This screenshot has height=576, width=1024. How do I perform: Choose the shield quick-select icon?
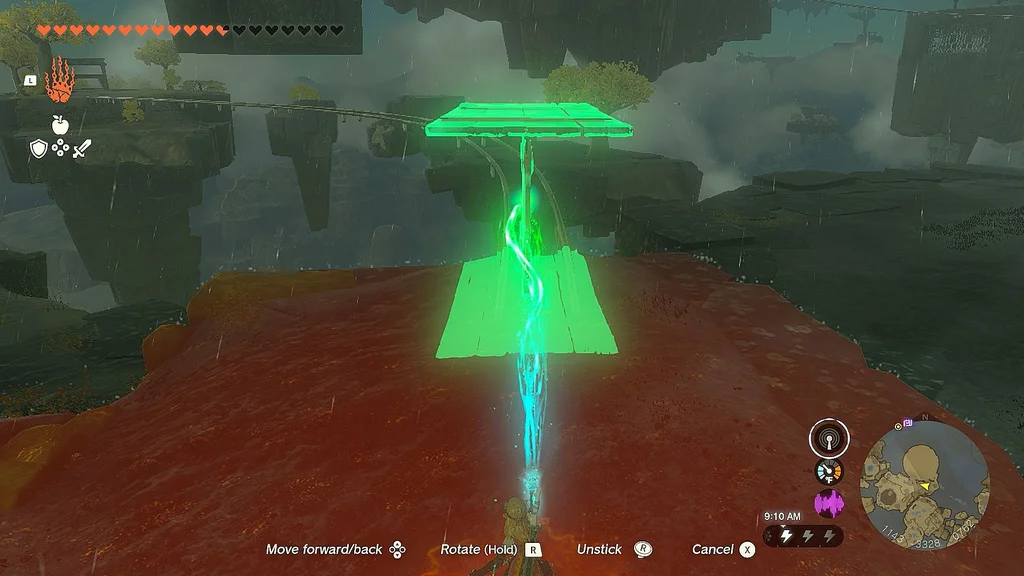click(x=38, y=149)
